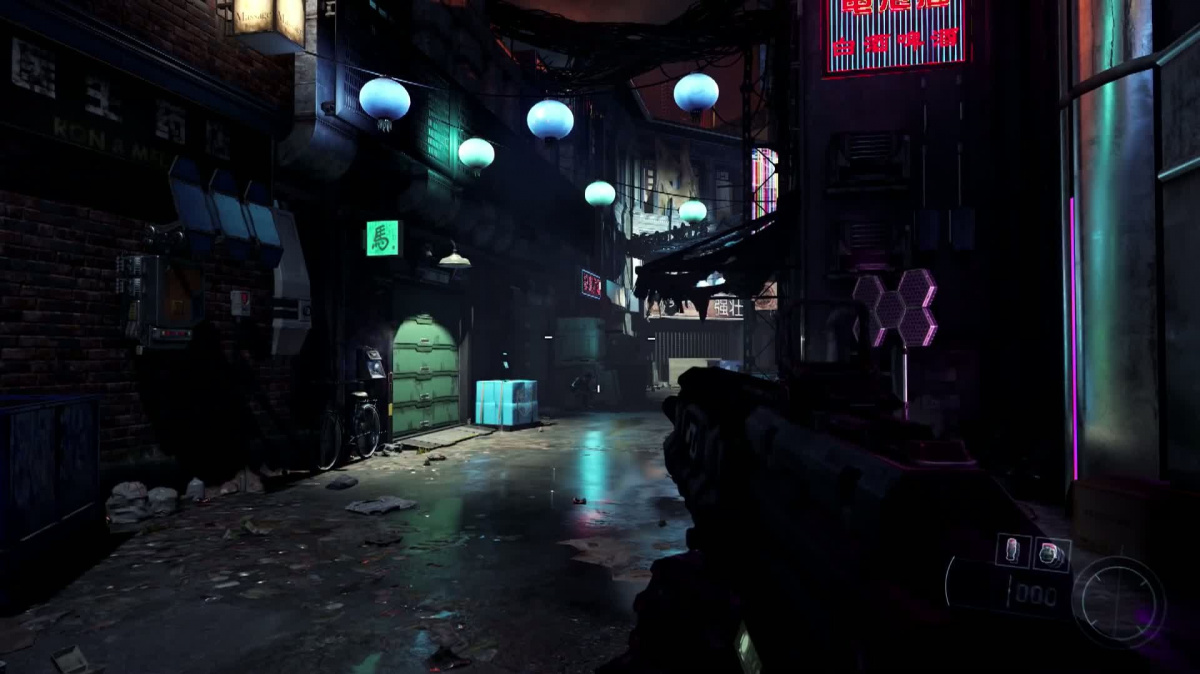Select the upright grenade equipment slot
Viewport: 1200px width, 674px height.
coord(1012,550)
